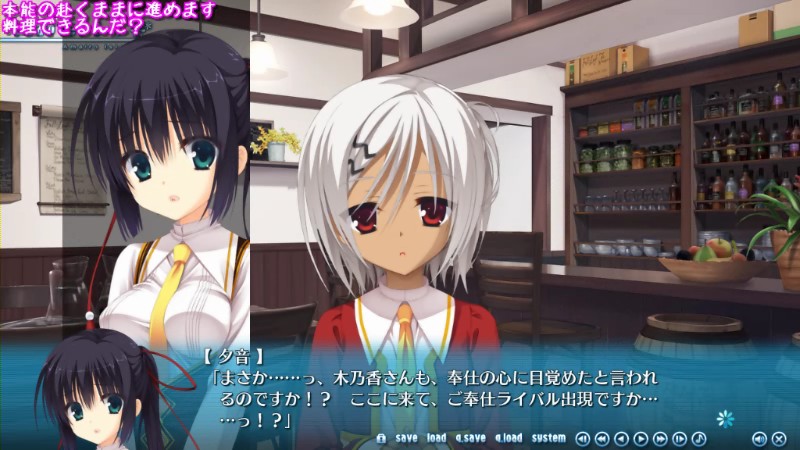The image size is (800, 450).
Task: Click the double-arrow rewind button
Action: pyautogui.click(x=601, y=438)
